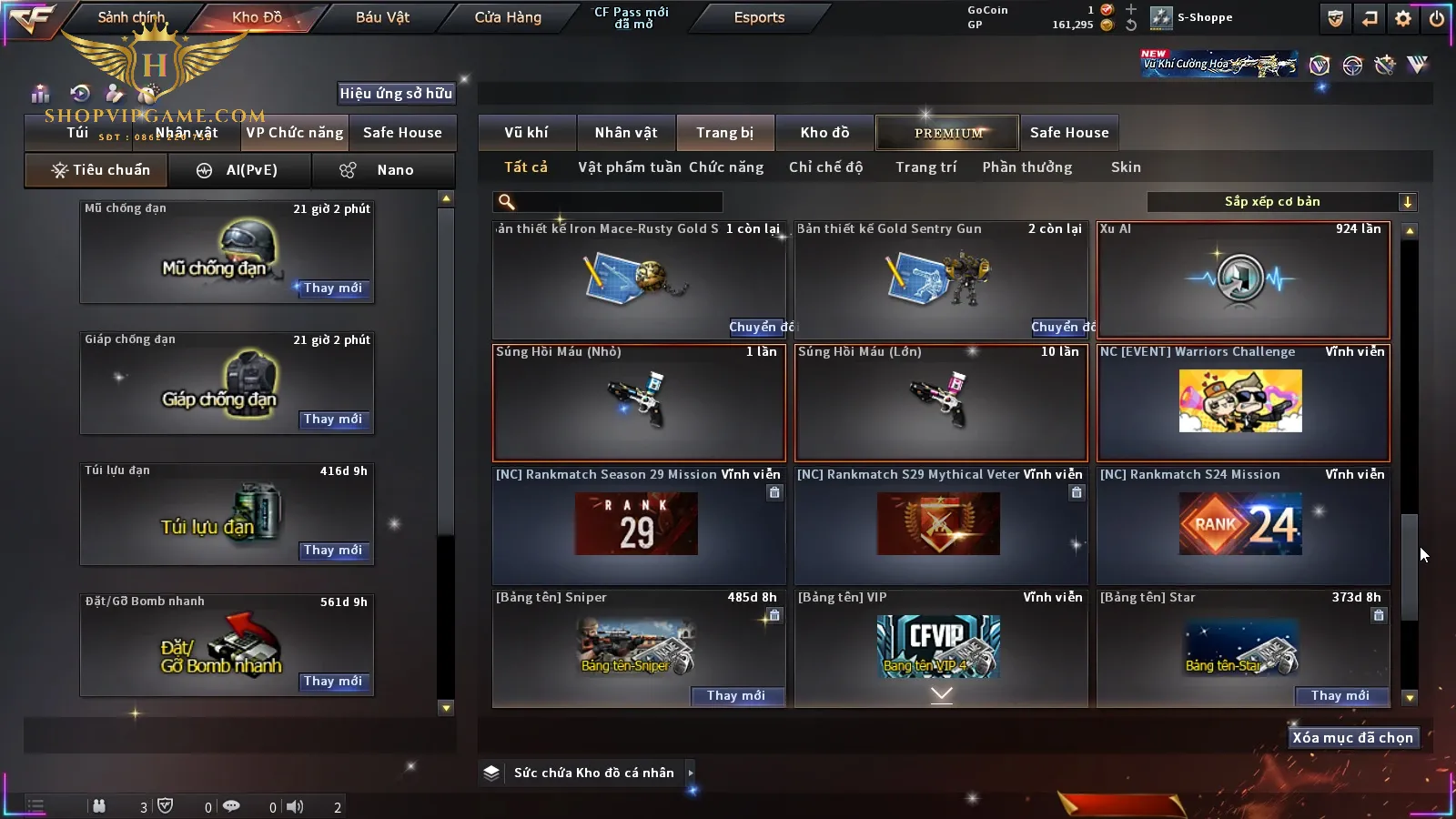
Task: Select the Nano loadout tab
Action: point(383,170)
